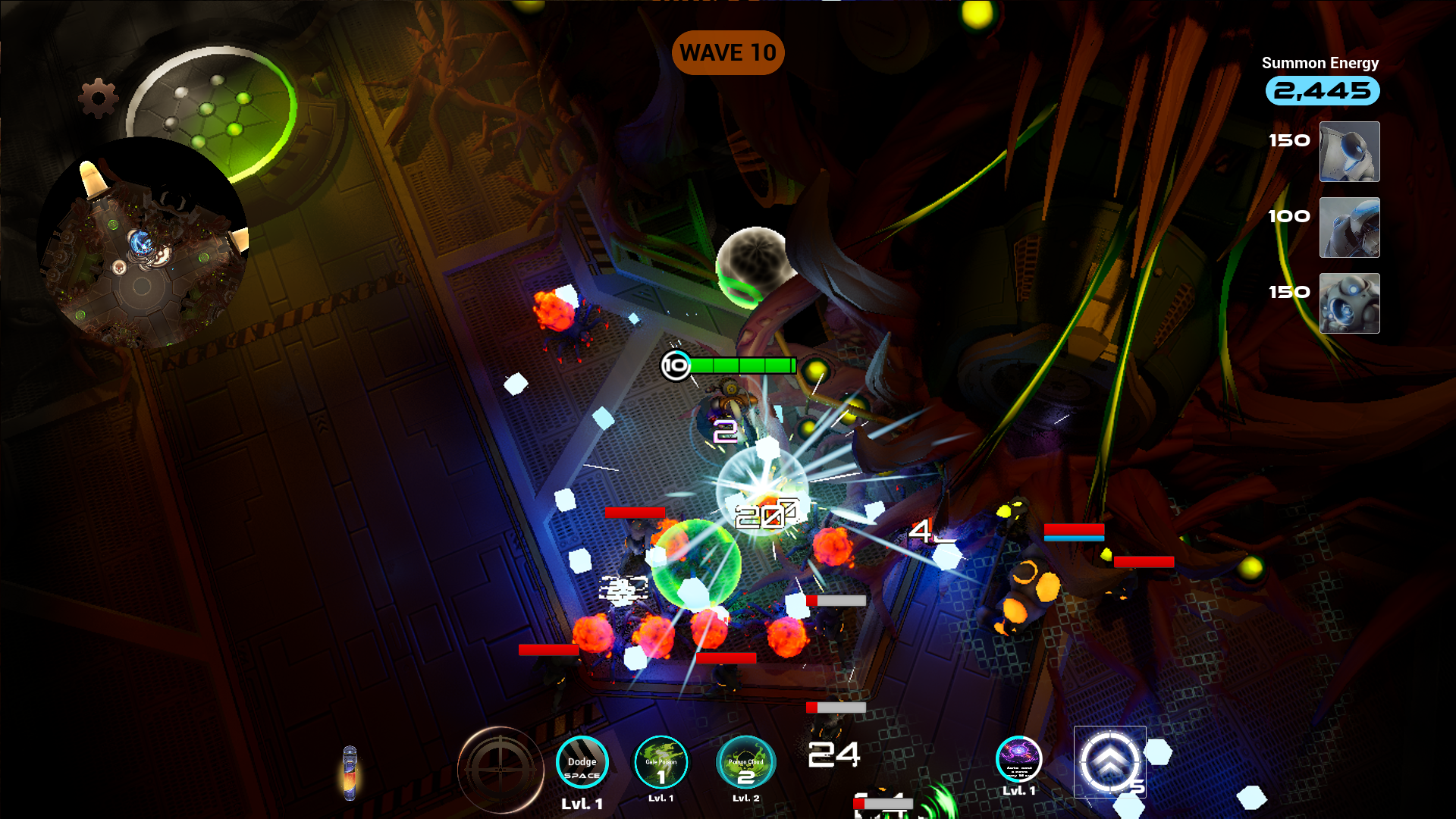This screenshot has height=819, width=1456.
Task: Summon the 100-cost mech unit
Action: click(x=1350, y=227)
